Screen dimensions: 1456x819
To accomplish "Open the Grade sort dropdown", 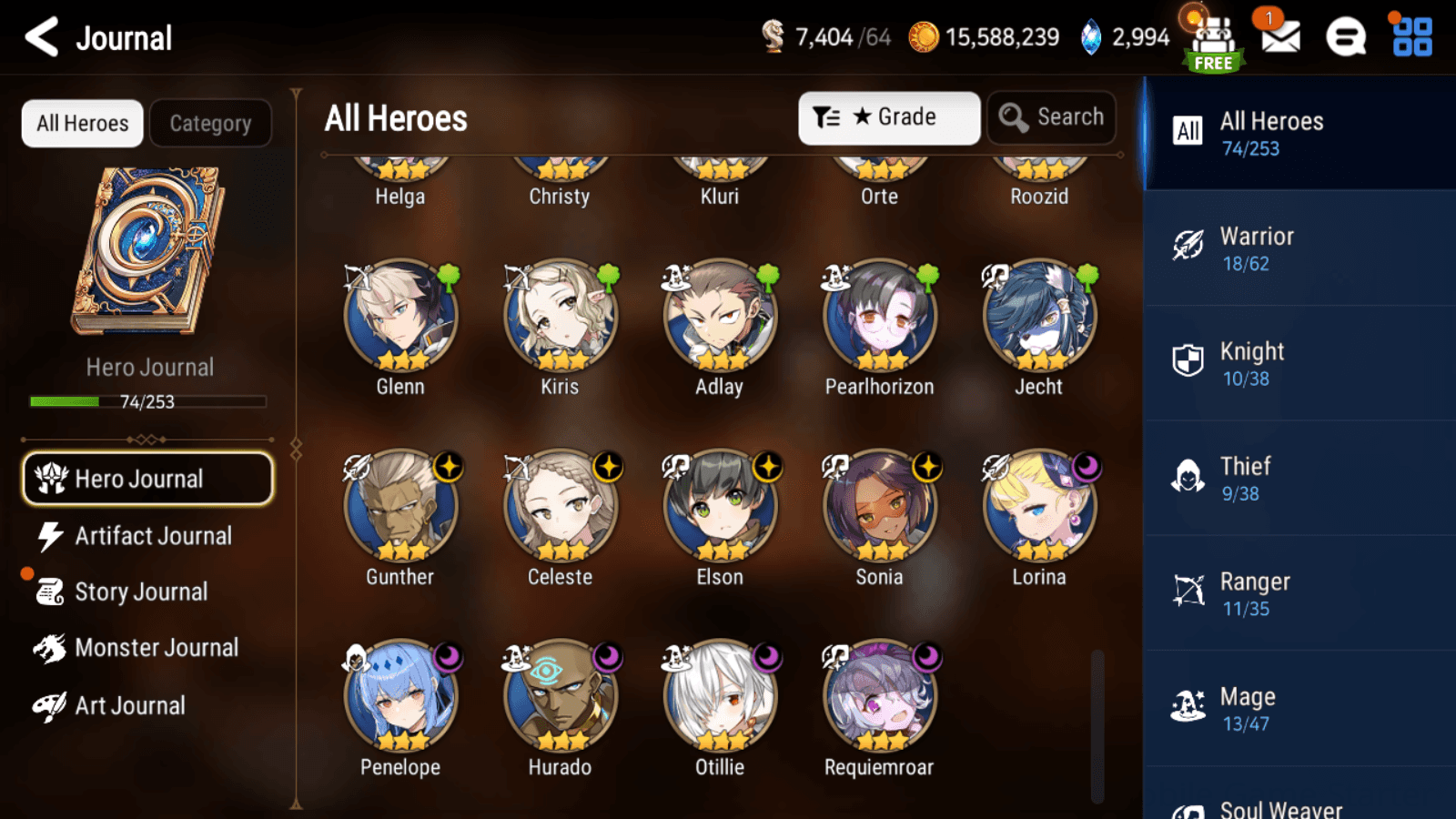I will [889, 116].
